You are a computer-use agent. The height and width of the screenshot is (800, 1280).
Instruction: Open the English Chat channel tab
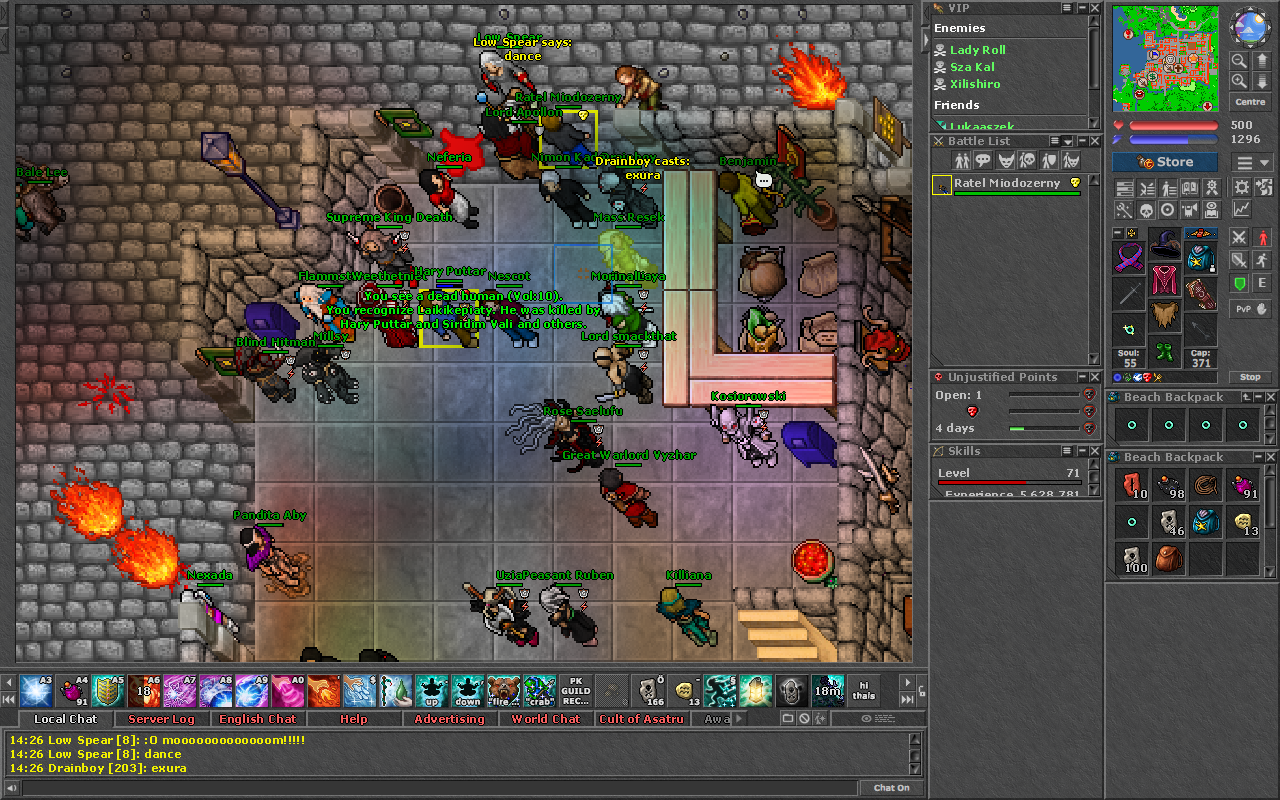pos(257,719)
